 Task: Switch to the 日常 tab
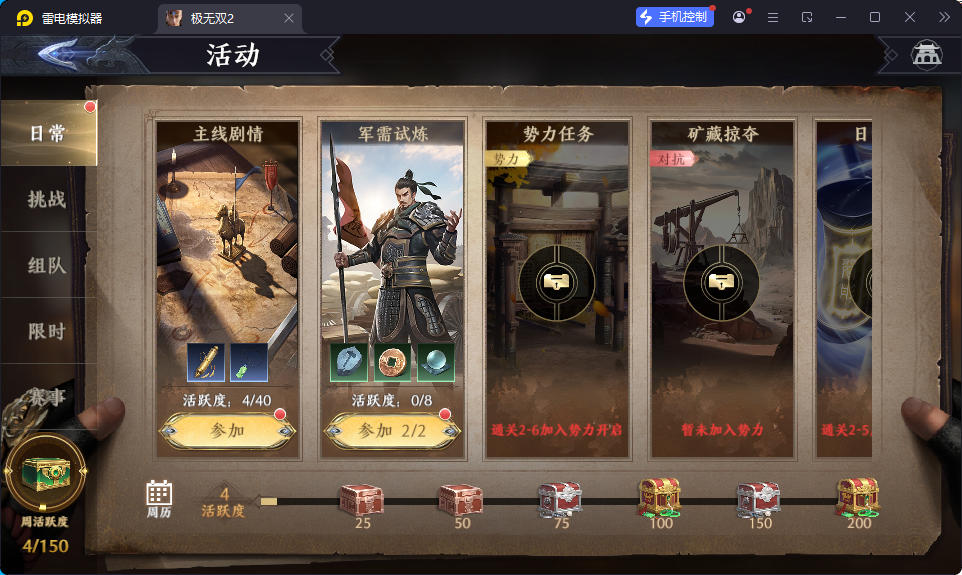[x=47, y=134]
